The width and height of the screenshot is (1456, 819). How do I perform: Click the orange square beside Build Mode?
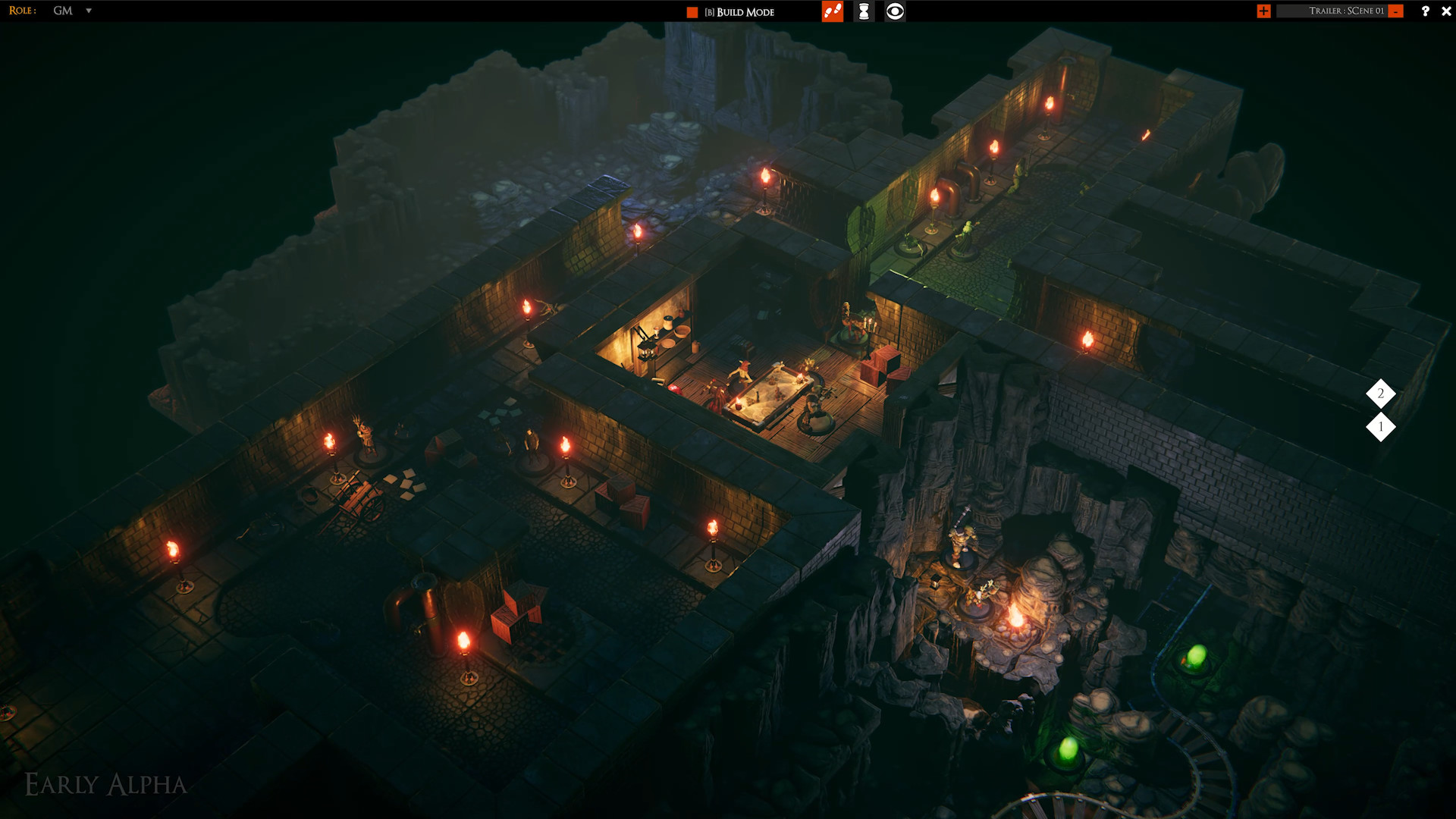(x=691, y=12)
